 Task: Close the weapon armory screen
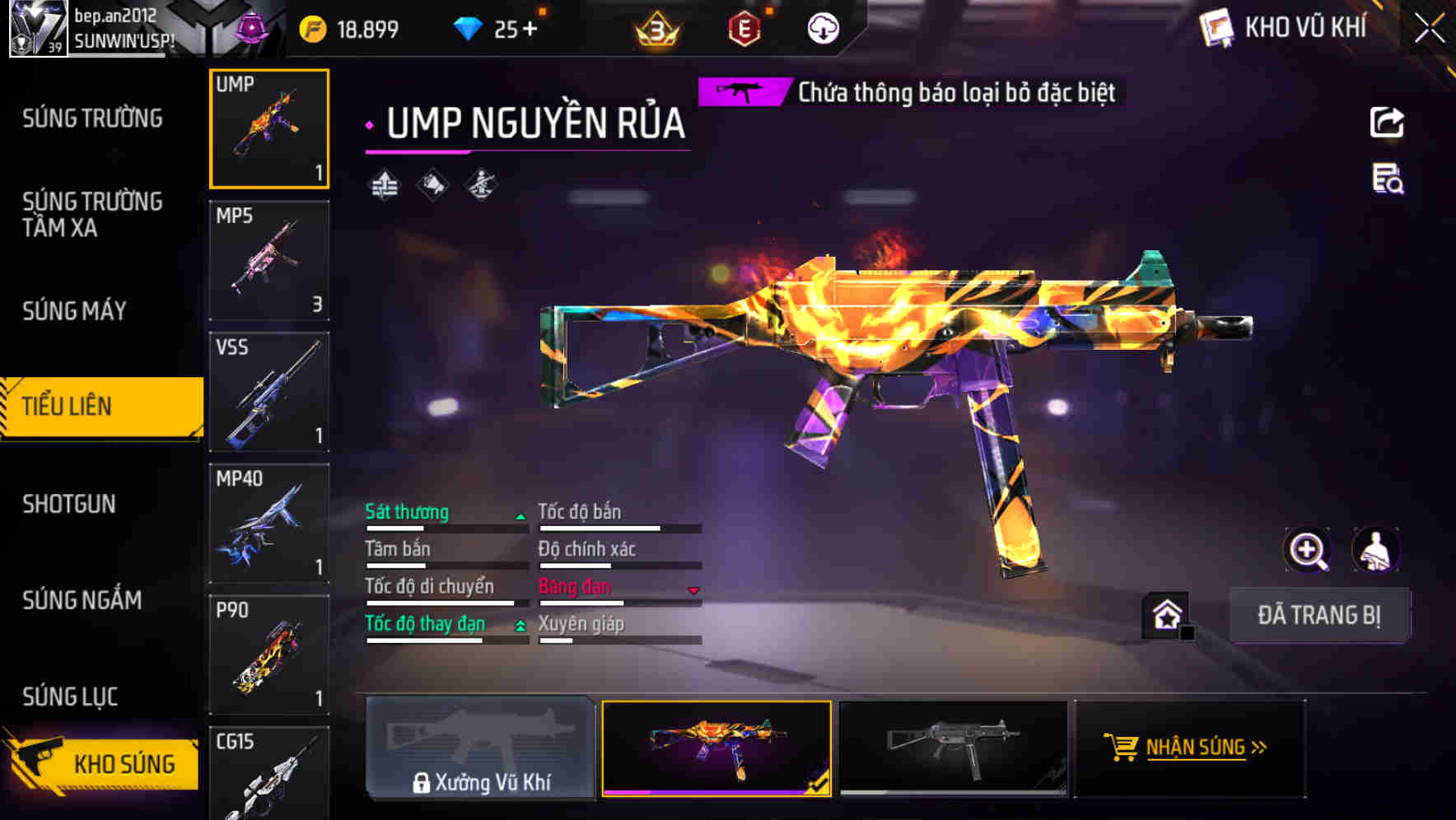tap(1430, 29)
